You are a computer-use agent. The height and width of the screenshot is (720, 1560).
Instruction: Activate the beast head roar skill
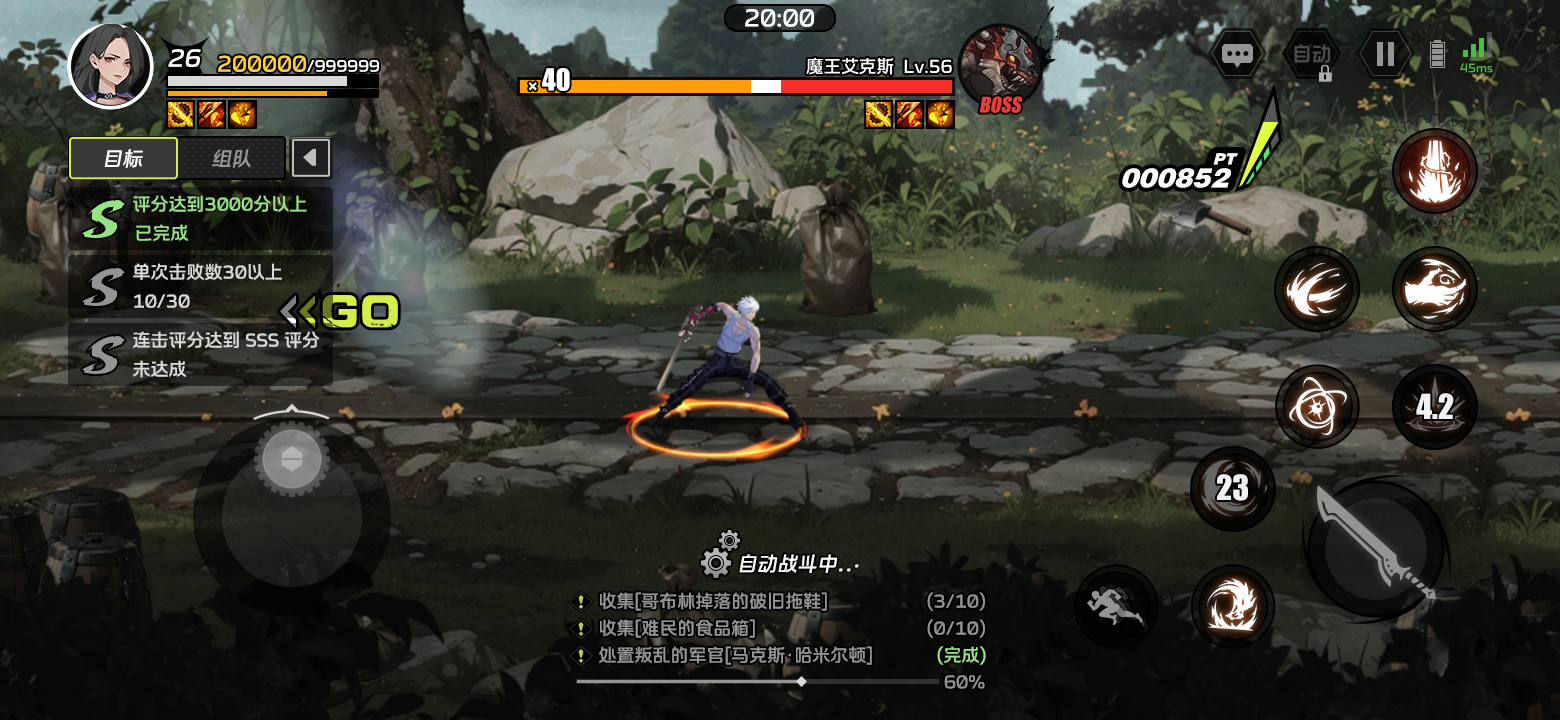pos(1434,289)
